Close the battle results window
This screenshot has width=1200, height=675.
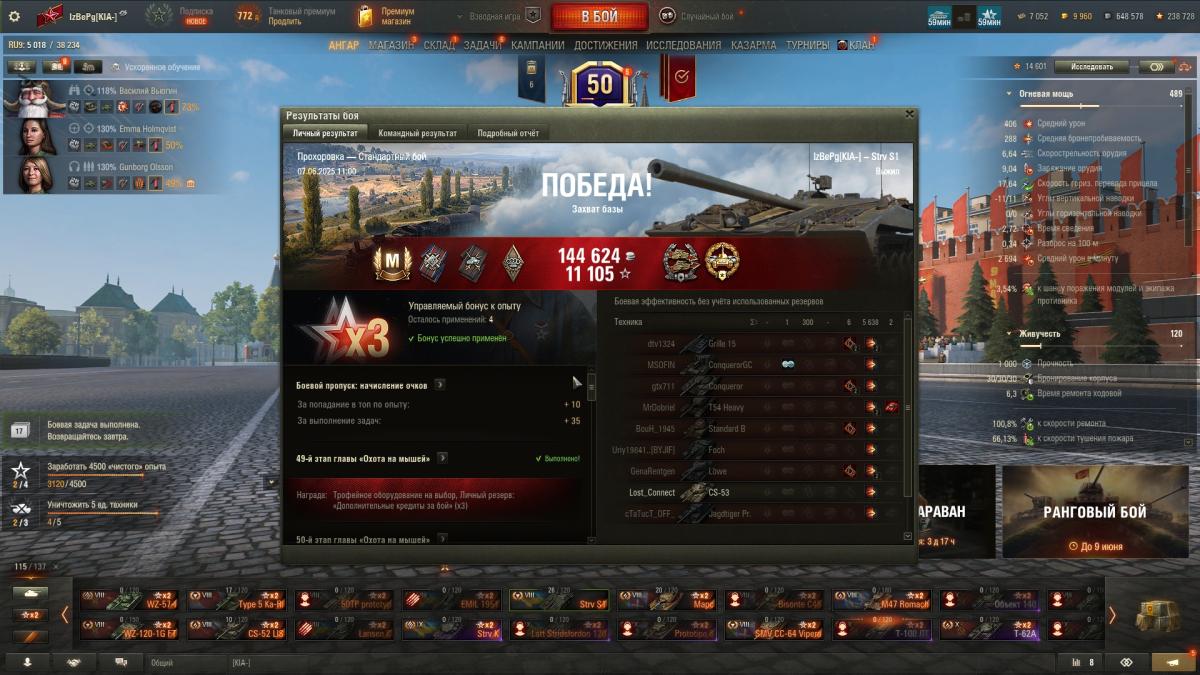pyautogui.click(x=908, y=114)
